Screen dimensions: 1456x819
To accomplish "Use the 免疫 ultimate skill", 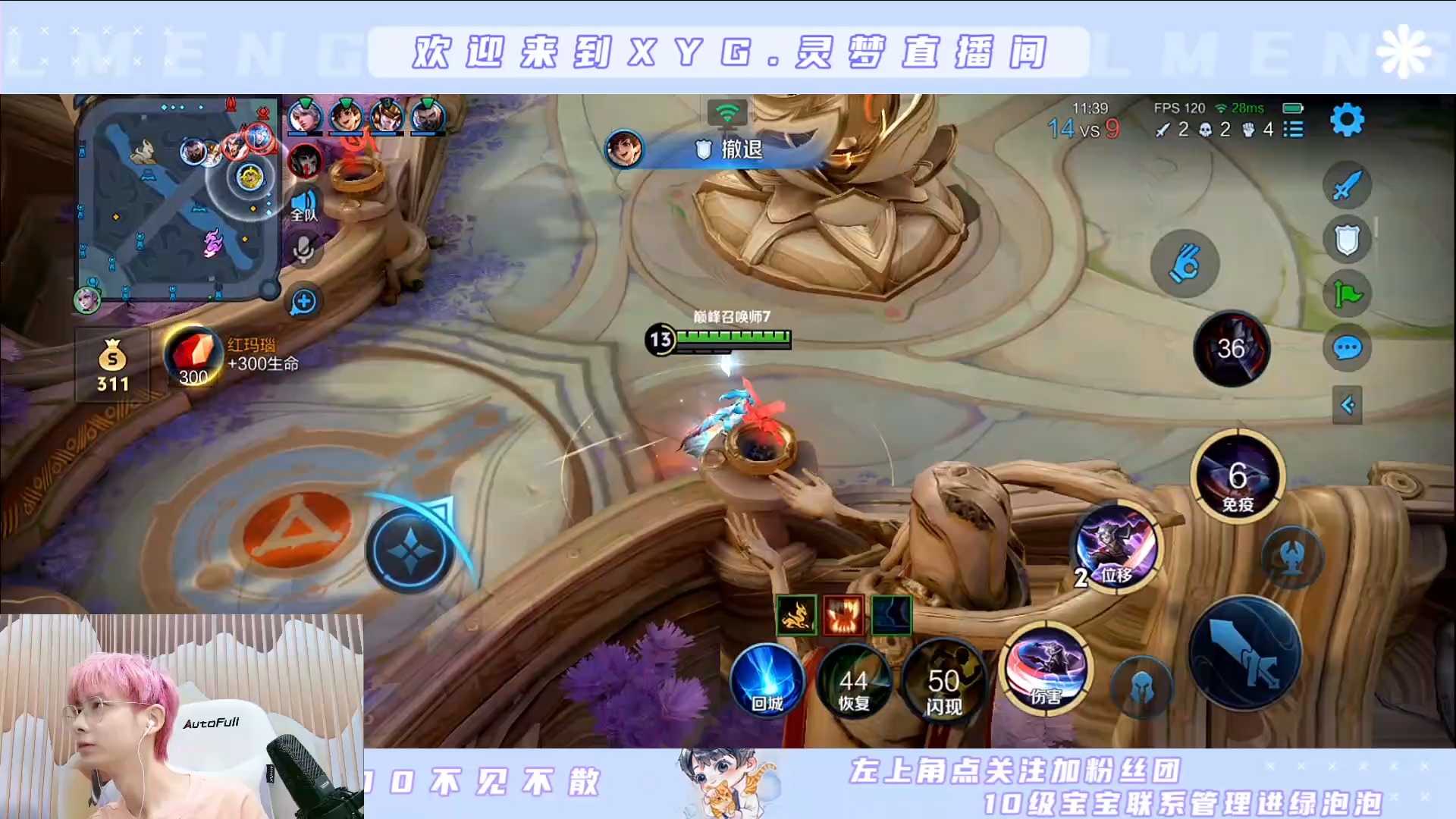I will tap(1238, 478).
